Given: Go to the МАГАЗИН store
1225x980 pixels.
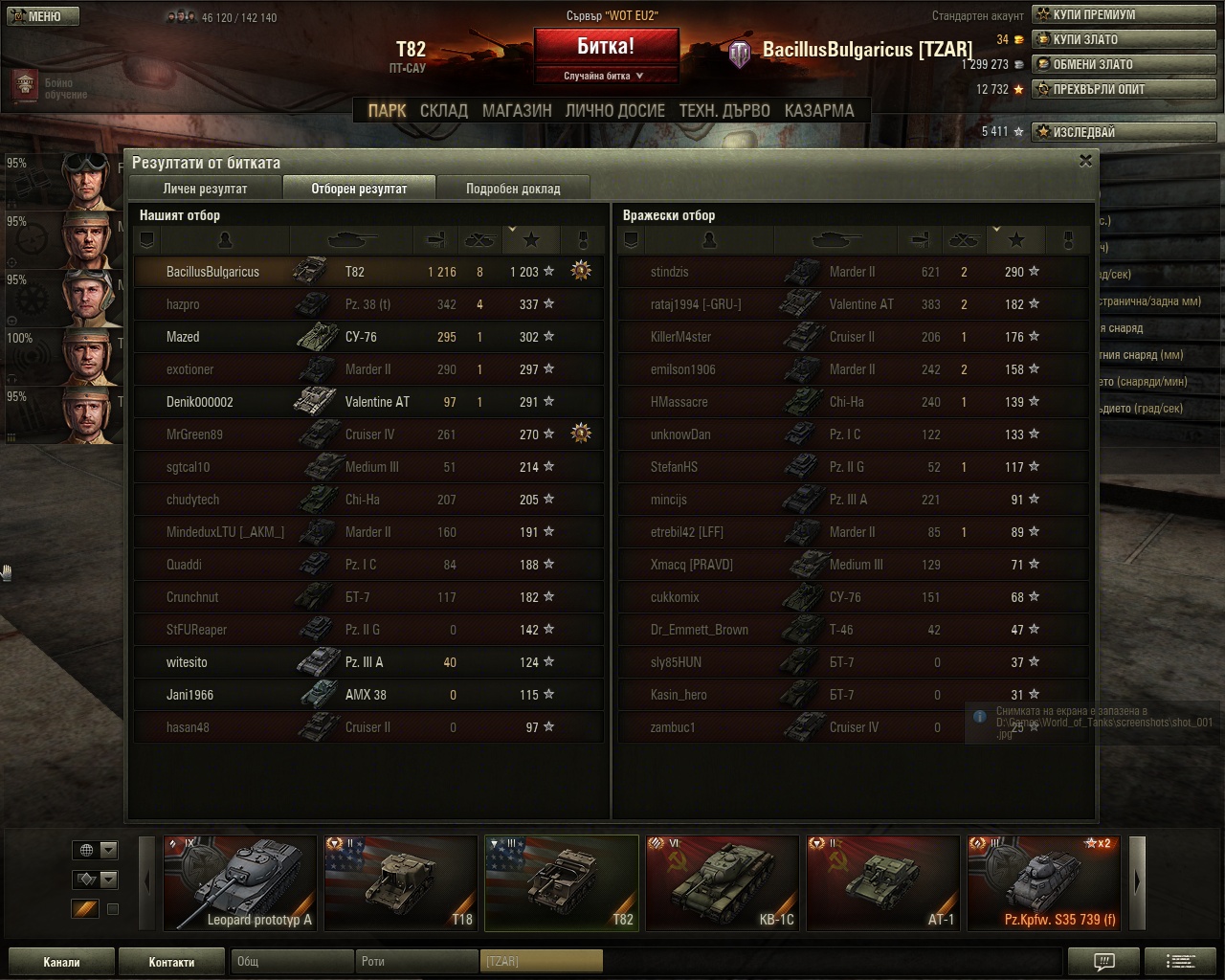Looking at the screenshot, I should click(517, 111).
